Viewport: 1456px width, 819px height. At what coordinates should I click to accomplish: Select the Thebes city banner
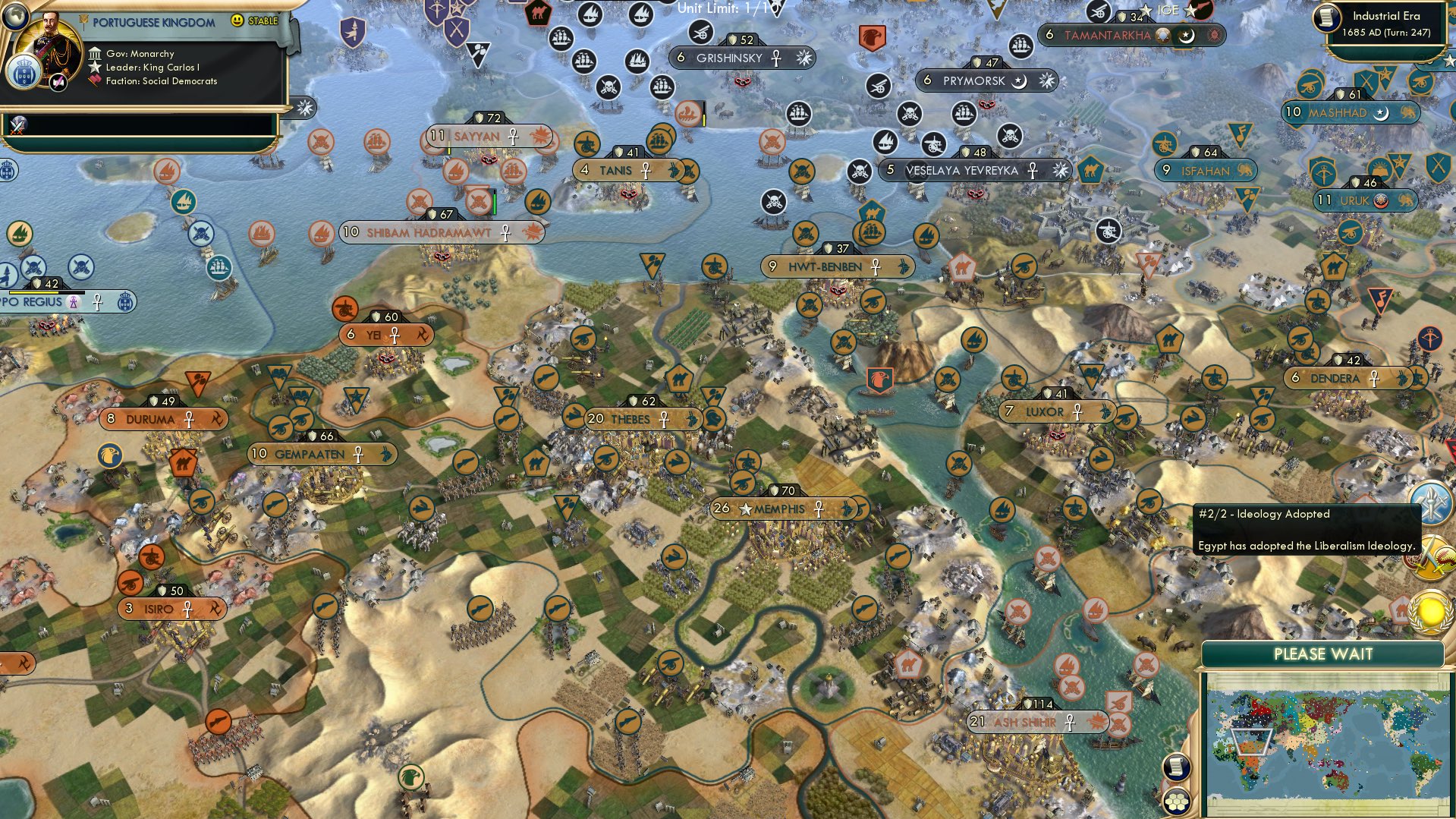point(641,418)
